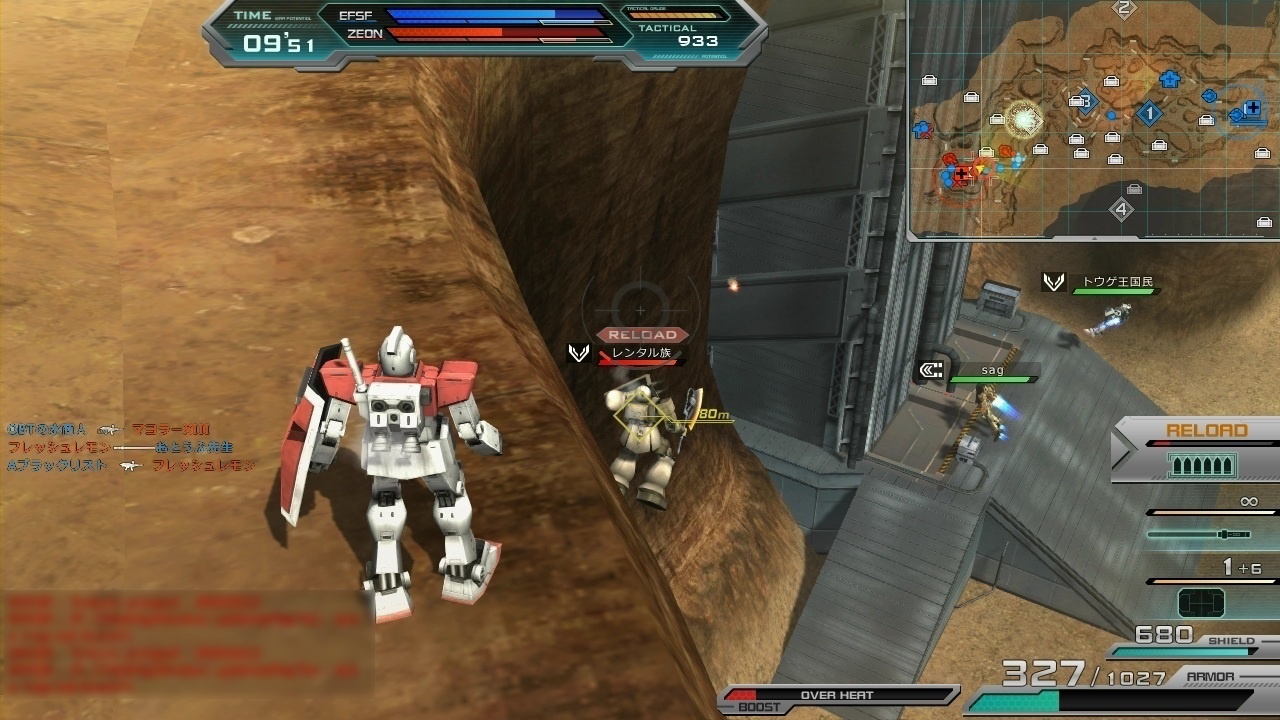The width and height of the screenshot is (1280, 720).
Task: Click the comm speaker icon beside sag
Action: pos(930,369)
